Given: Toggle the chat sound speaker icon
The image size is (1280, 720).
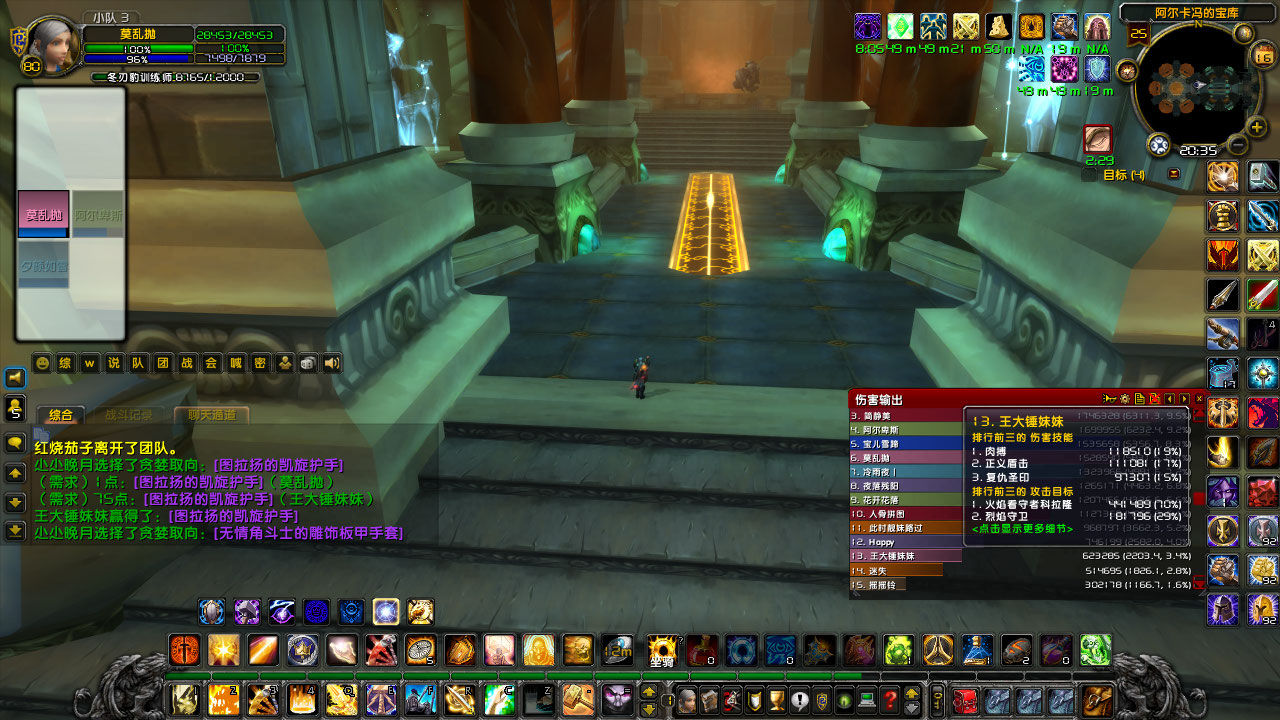Looking at the screenshot, I should coord(332,363).
